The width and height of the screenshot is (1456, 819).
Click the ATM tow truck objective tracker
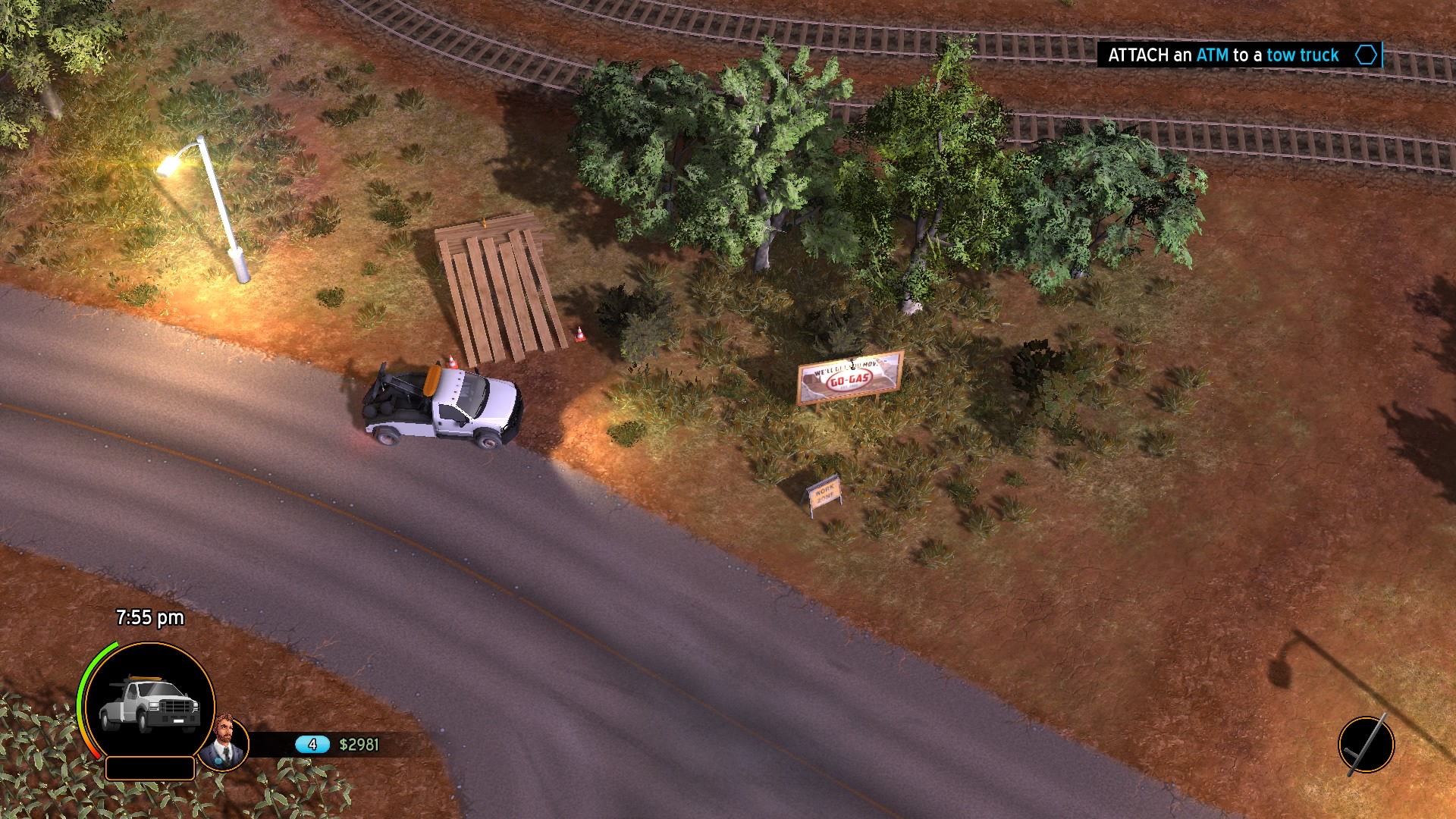click(1238, 55)
